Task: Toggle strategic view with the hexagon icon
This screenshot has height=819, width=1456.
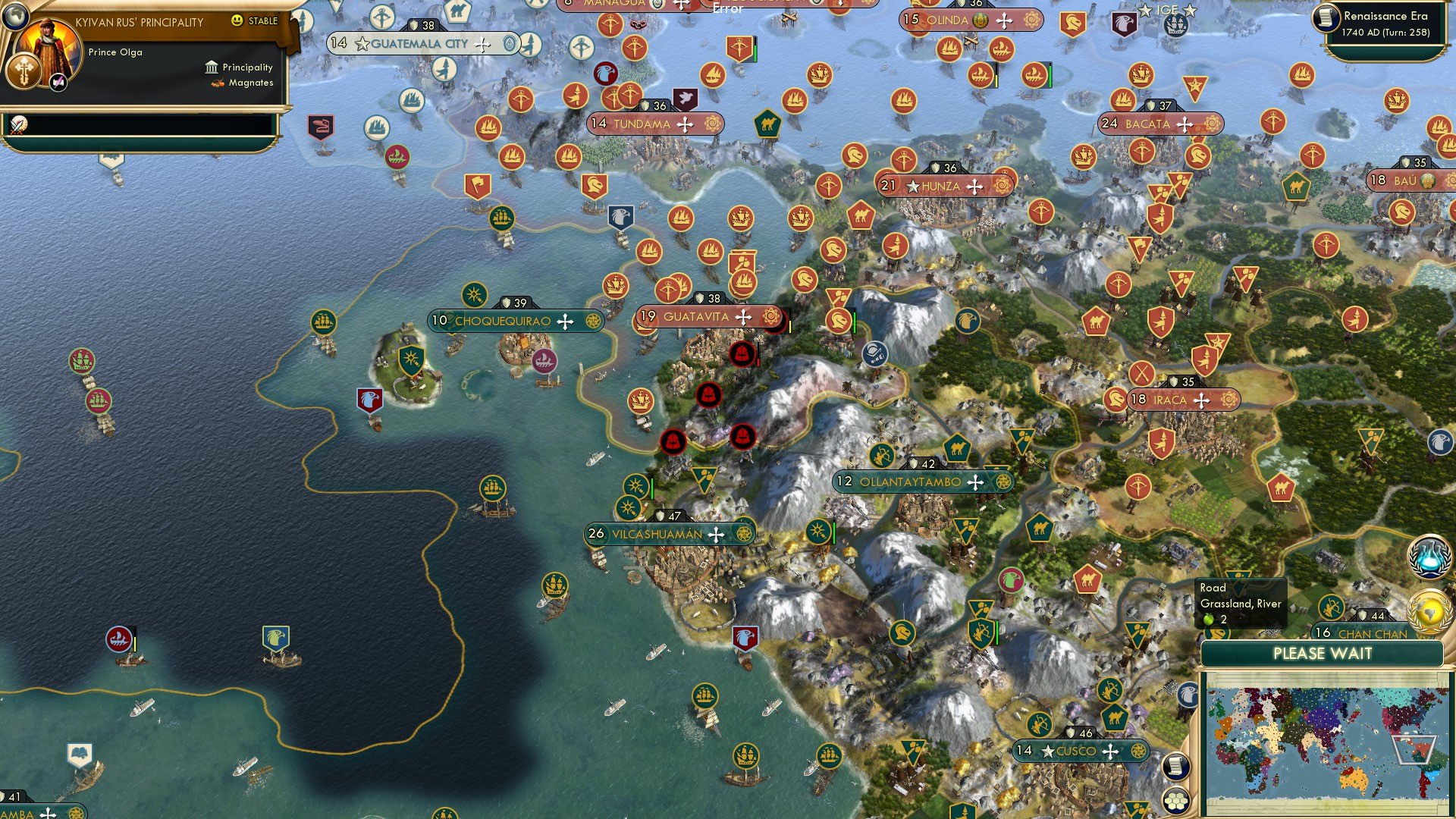Action: [1175, 799]
